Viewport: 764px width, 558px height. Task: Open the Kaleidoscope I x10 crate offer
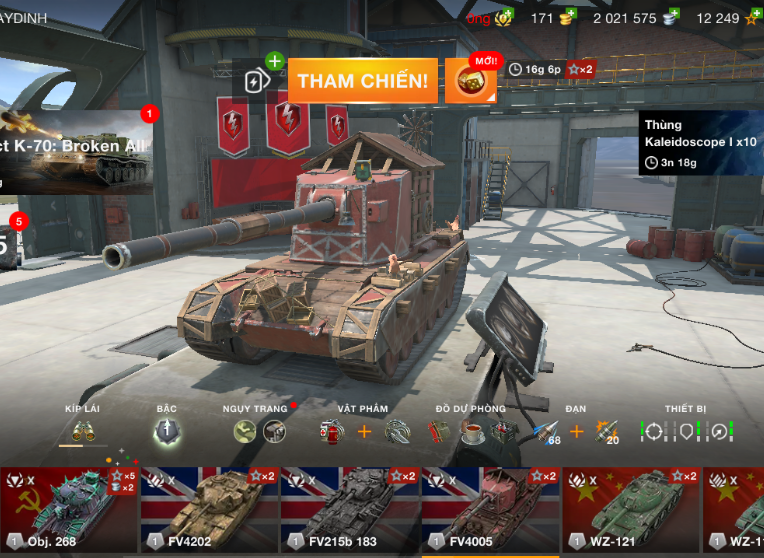(x=700, y=142)
